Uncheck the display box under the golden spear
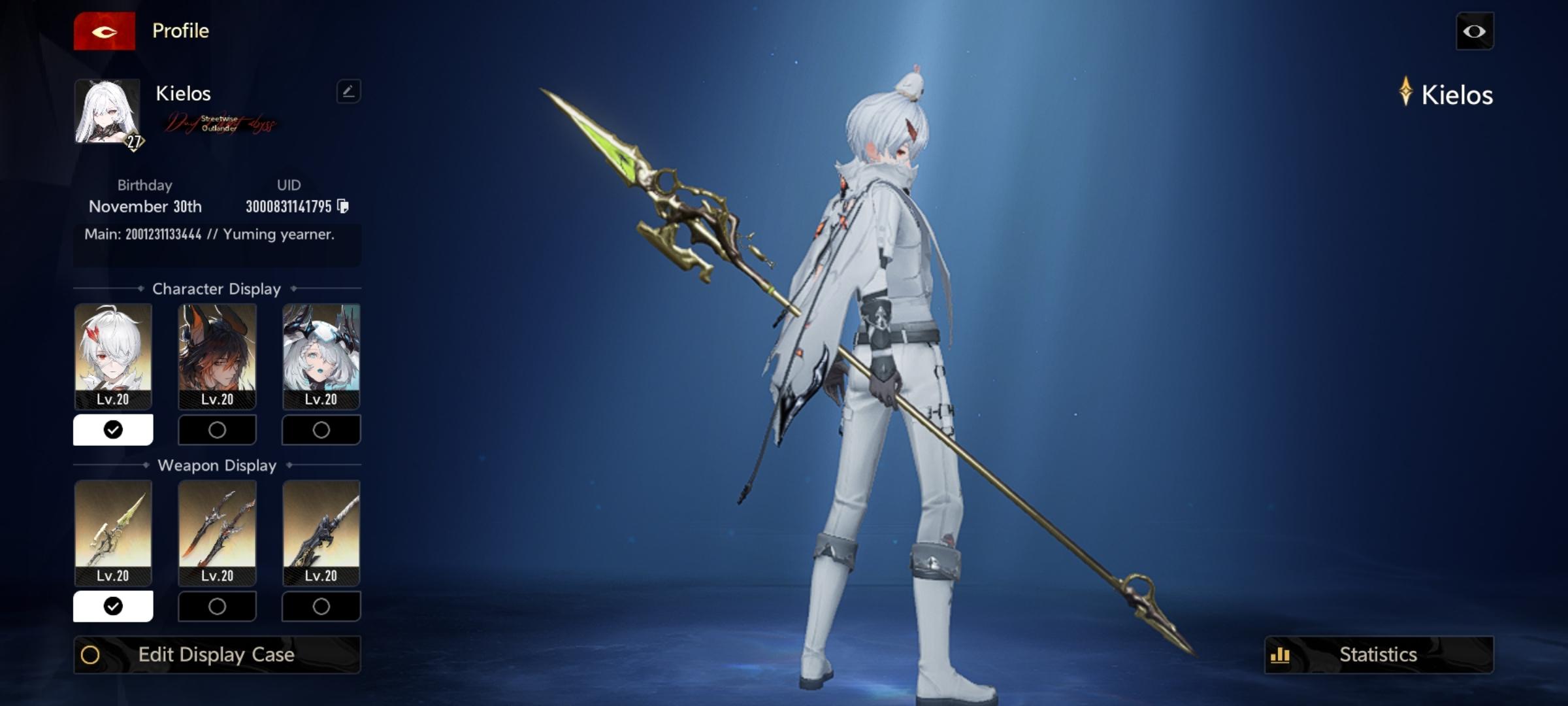Viewport: 1568px width, 706px height. (113, 606)
